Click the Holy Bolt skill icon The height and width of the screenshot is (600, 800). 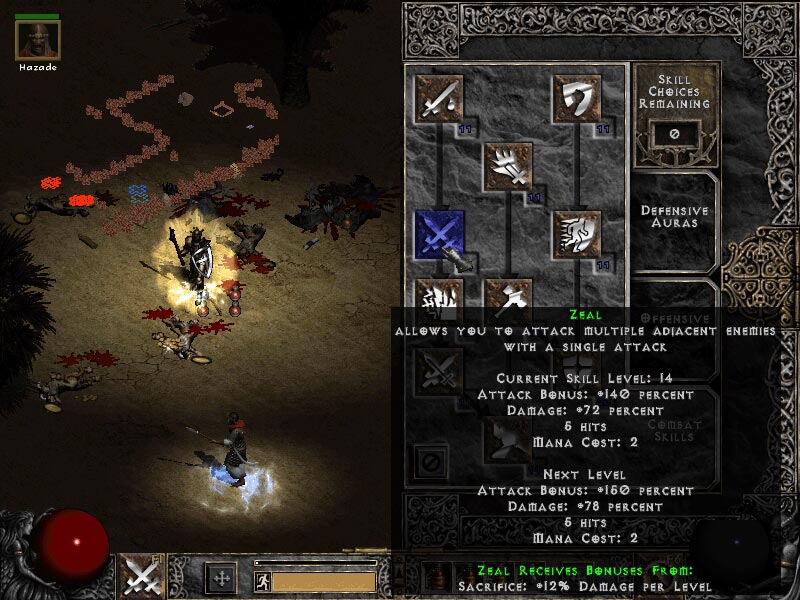click(508, 166)
